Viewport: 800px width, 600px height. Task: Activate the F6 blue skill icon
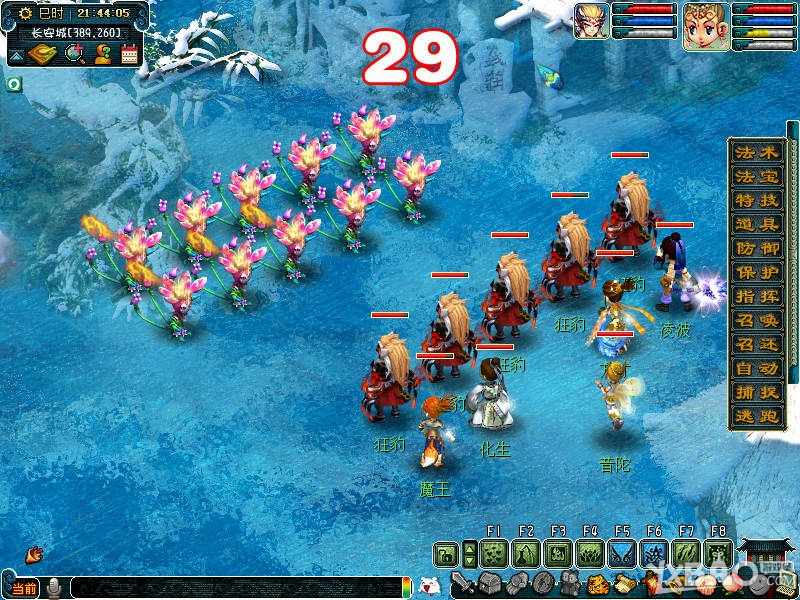[x=654, y=553]
